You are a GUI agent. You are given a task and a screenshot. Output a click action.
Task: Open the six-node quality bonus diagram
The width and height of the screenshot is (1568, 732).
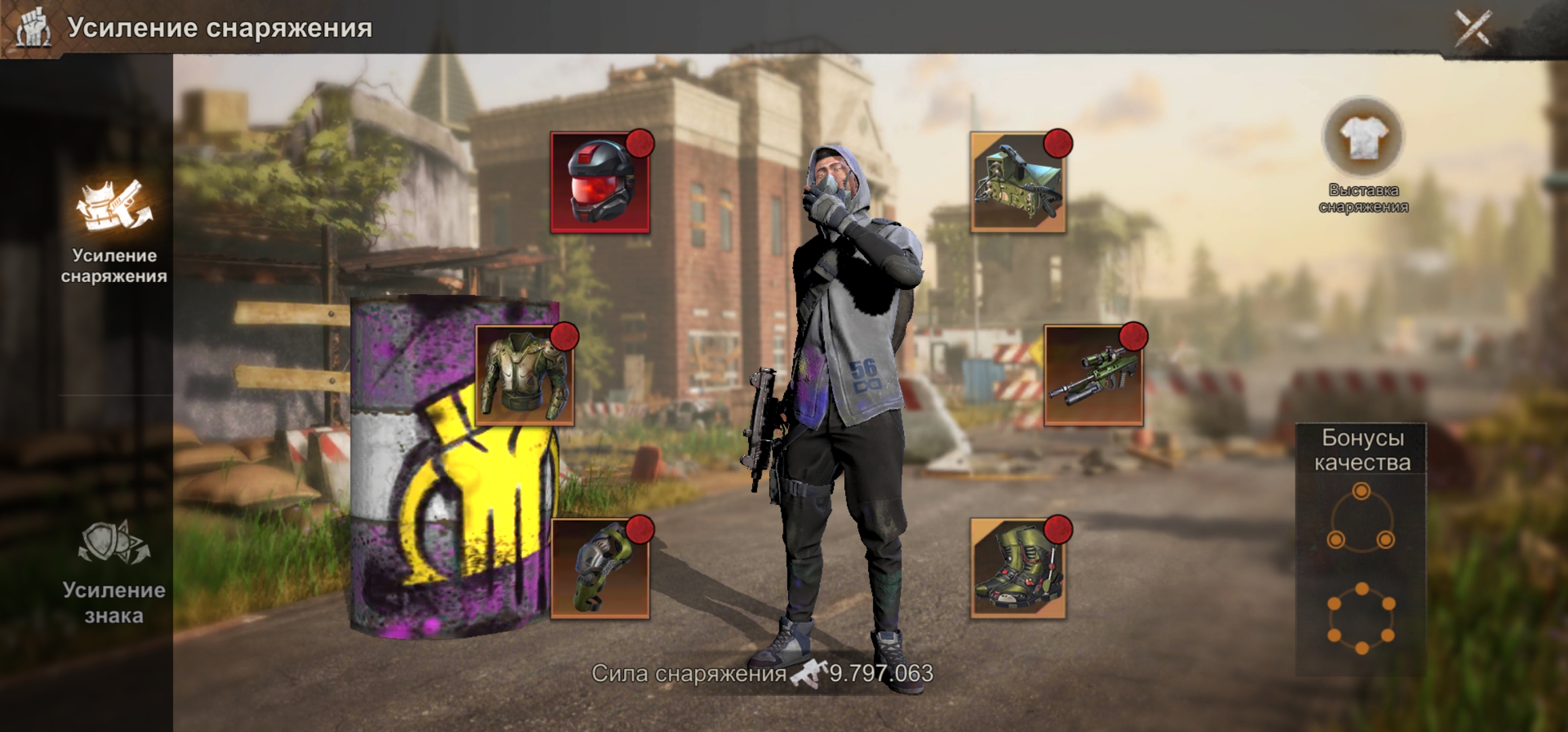[1361, 619]
